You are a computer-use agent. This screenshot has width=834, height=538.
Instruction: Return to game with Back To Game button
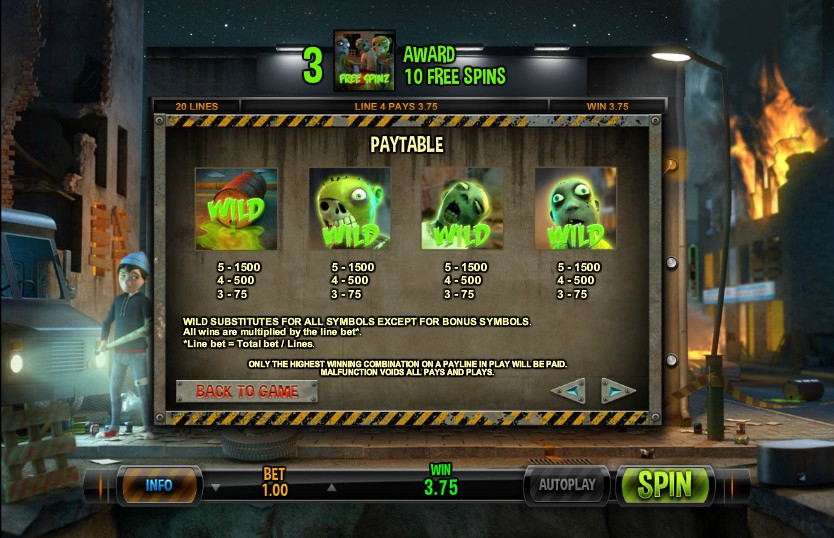pos(247,391)
